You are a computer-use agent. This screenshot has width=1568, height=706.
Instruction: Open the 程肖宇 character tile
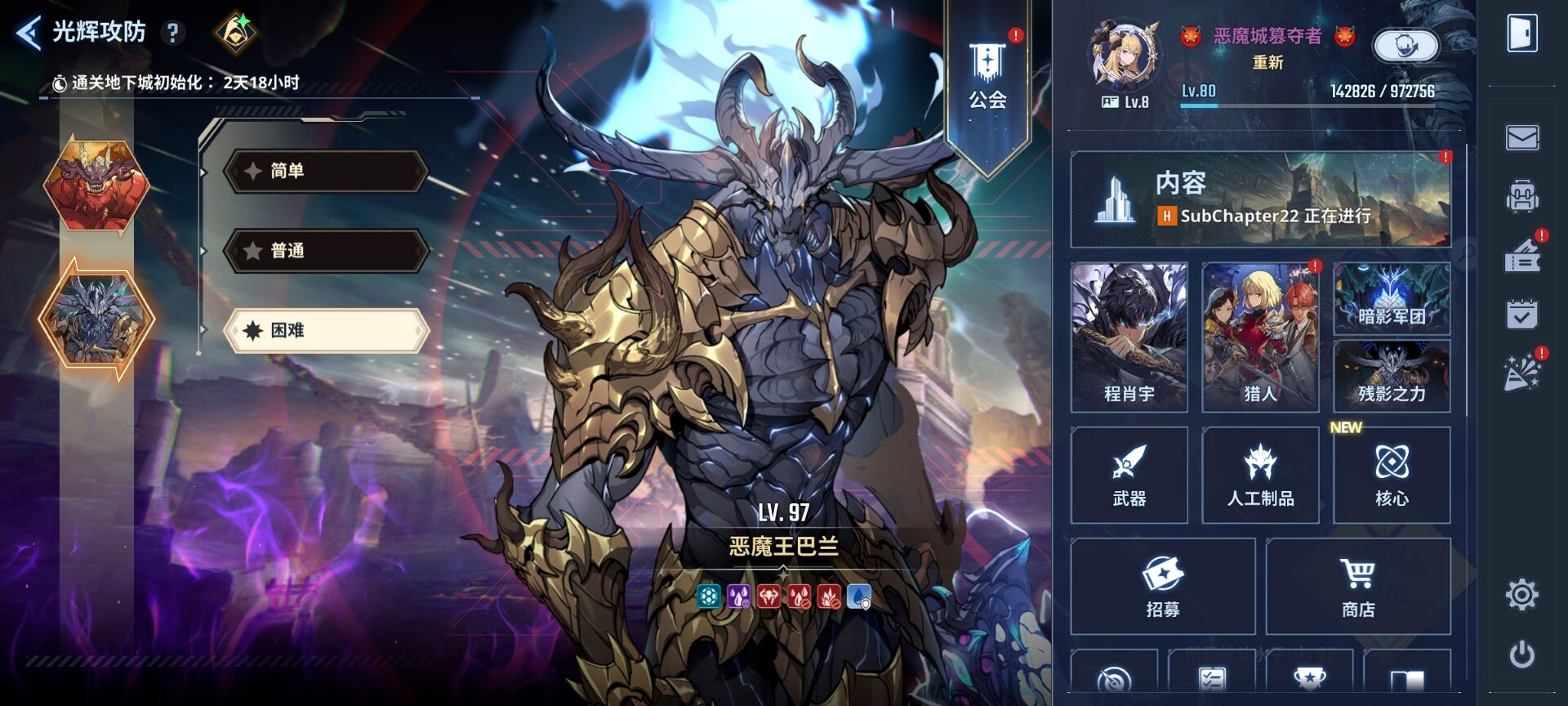(1129, 337)
